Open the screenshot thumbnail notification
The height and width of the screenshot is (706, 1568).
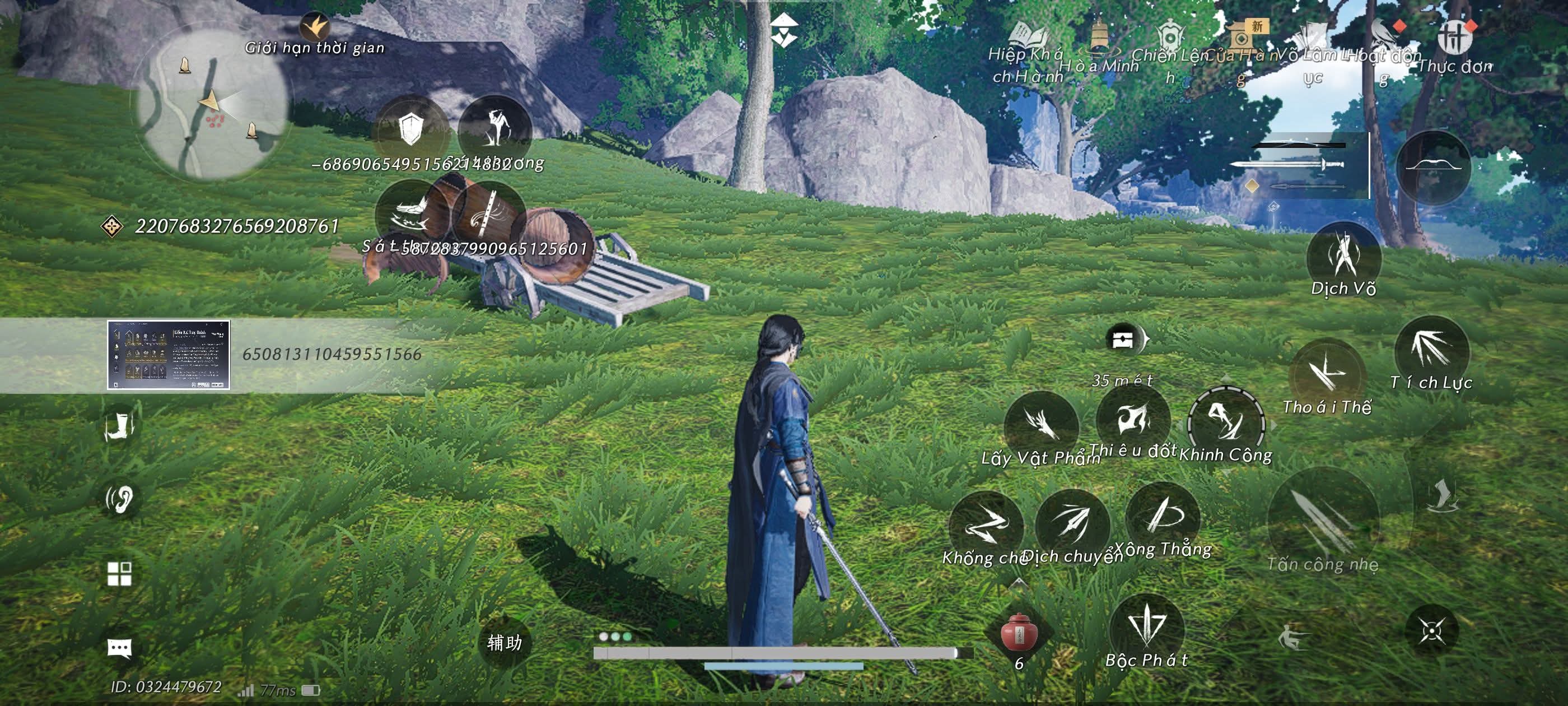coord(169,355)
